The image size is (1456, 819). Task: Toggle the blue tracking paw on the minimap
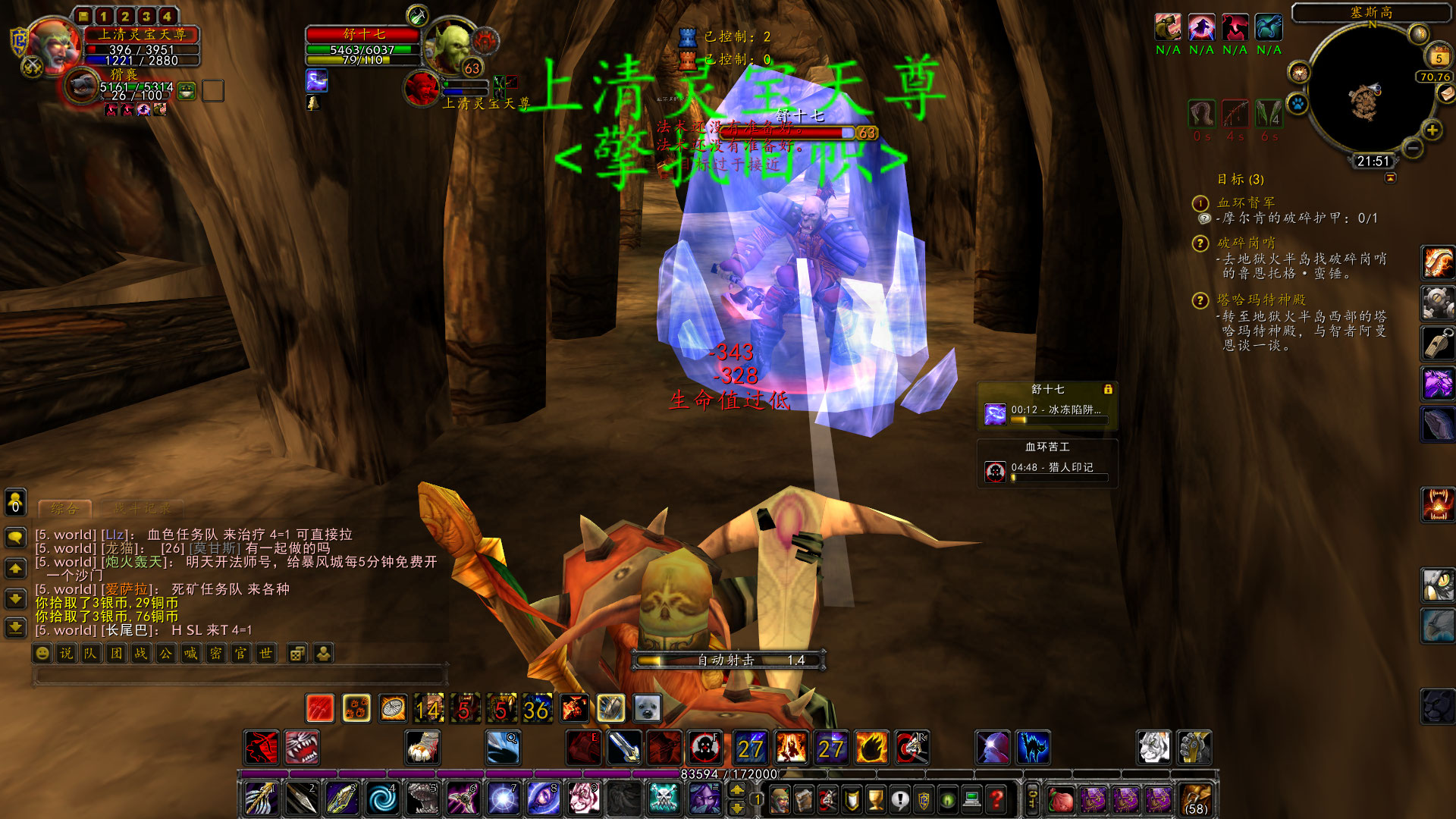click(1298, 104)
